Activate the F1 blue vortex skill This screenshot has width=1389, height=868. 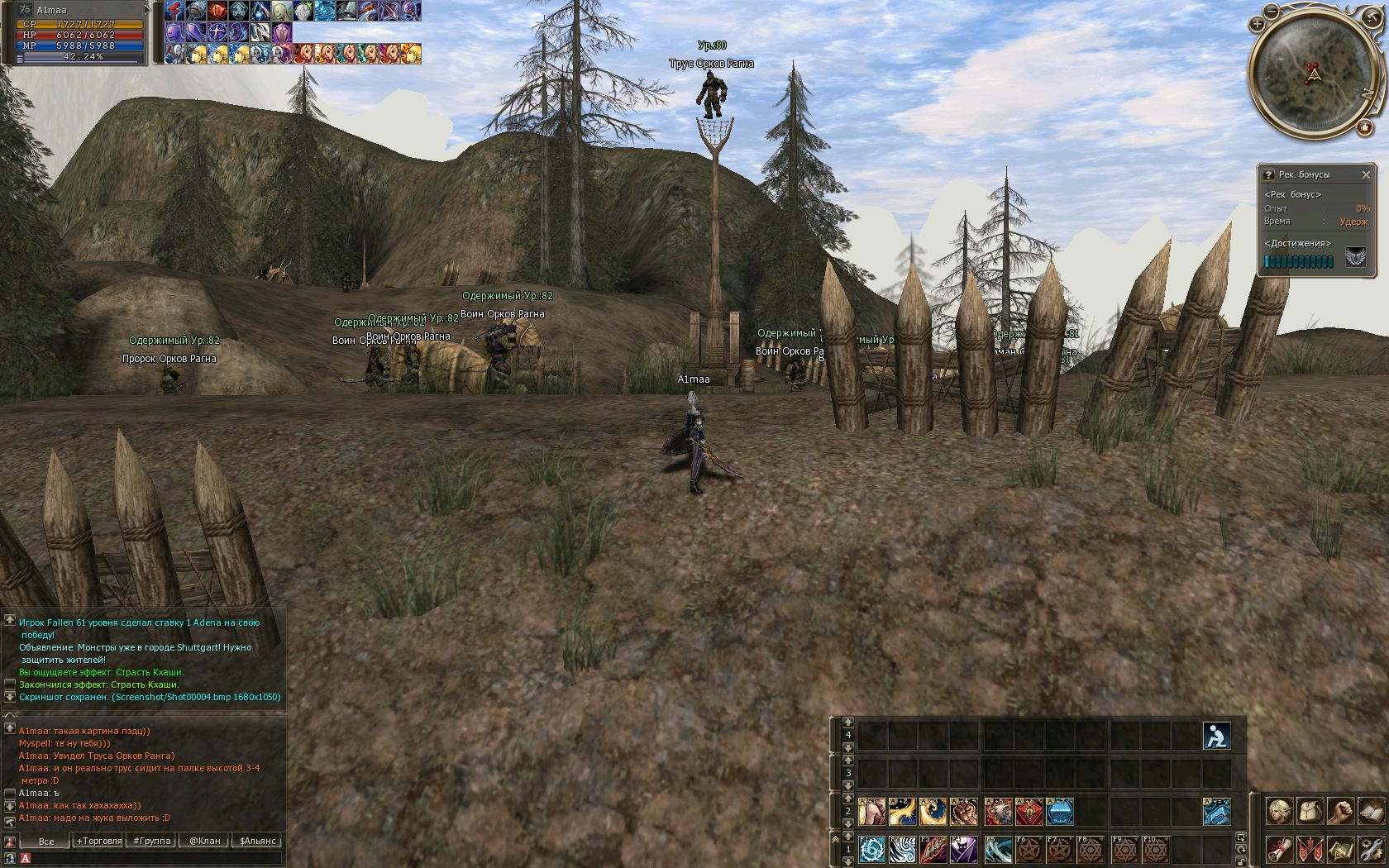pyautogui.click(x=871, y=849)
